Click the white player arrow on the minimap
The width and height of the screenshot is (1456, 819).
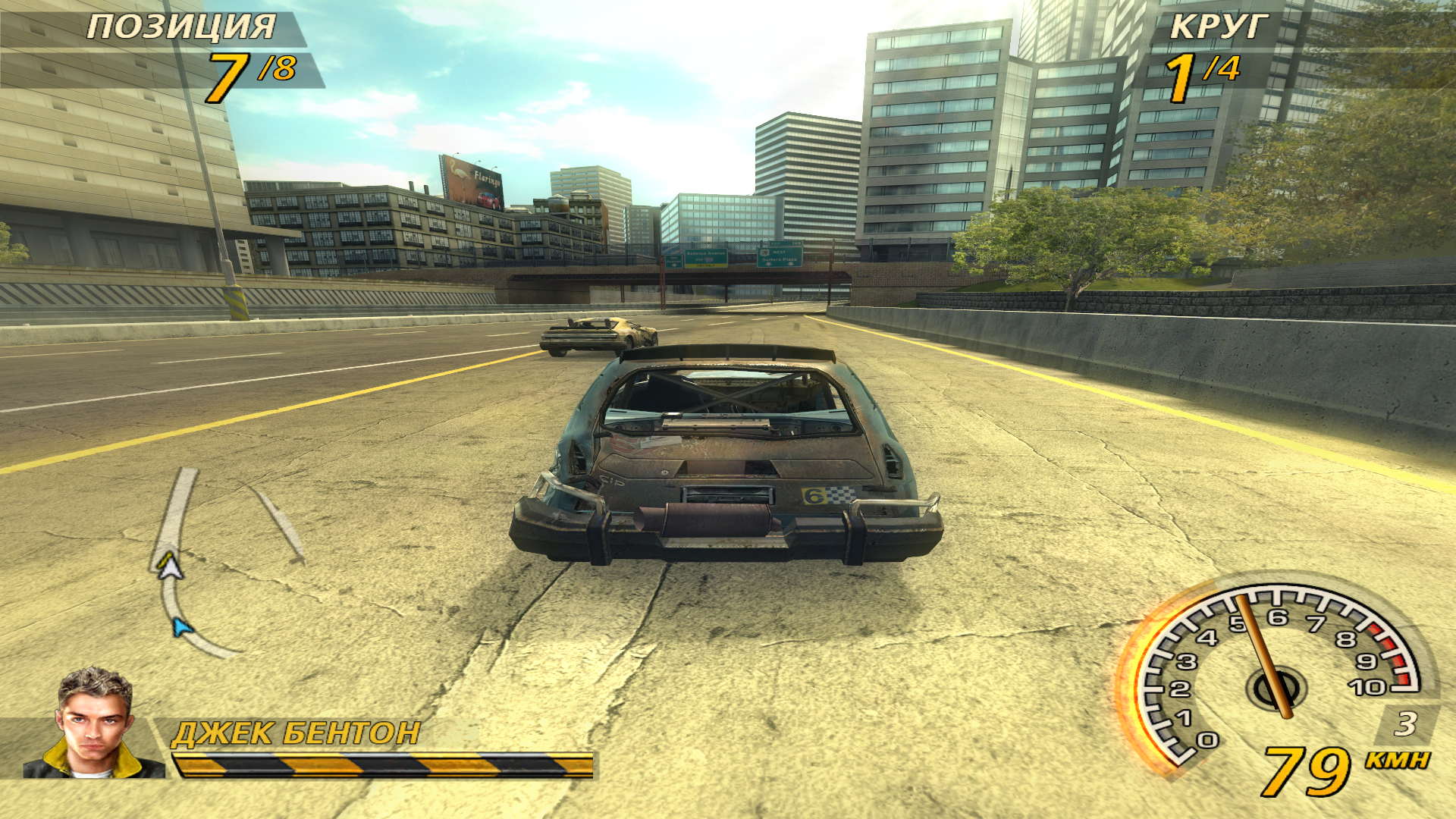171,567
